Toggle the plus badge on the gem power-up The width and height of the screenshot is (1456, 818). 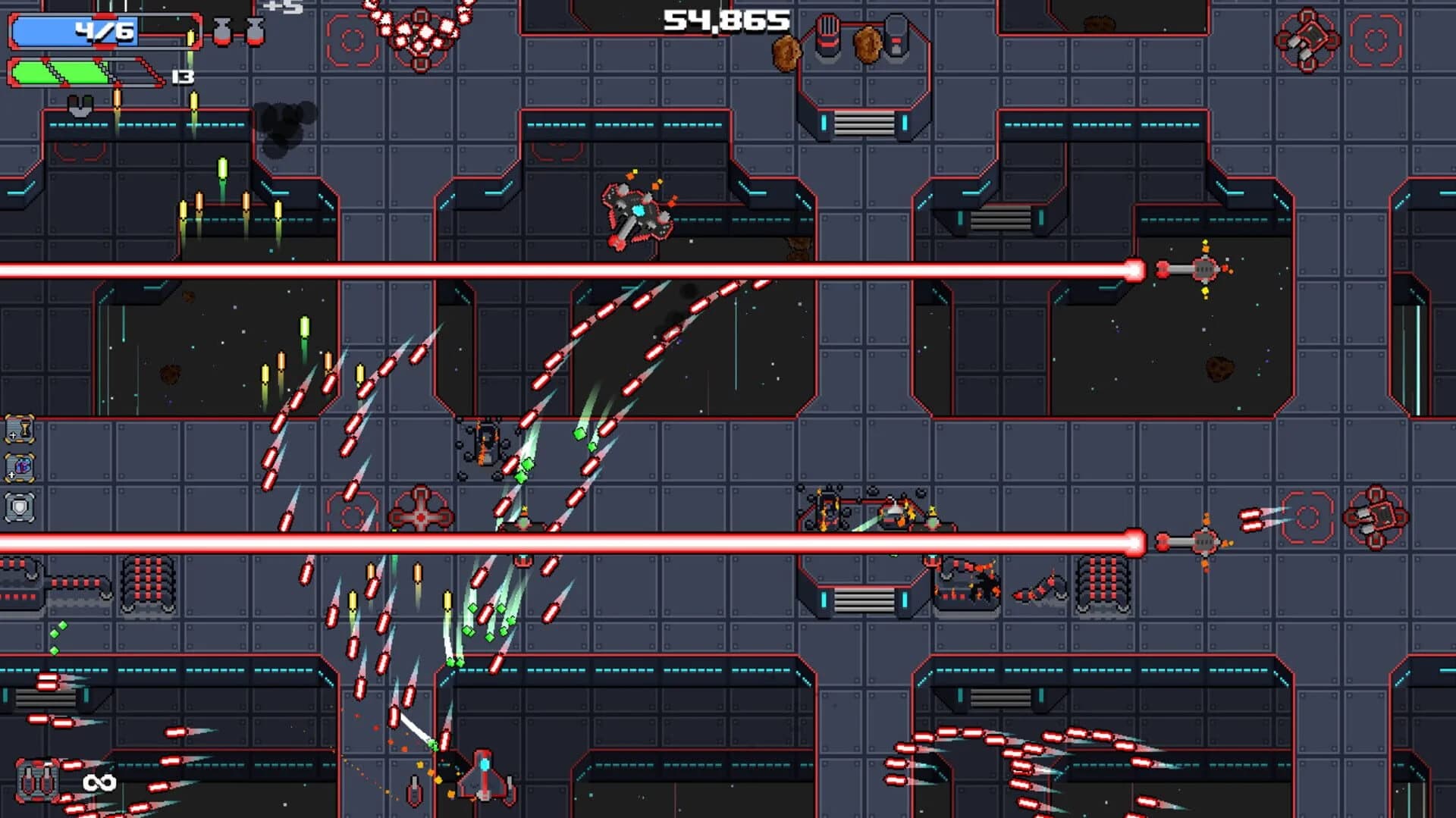coord(11,475)
